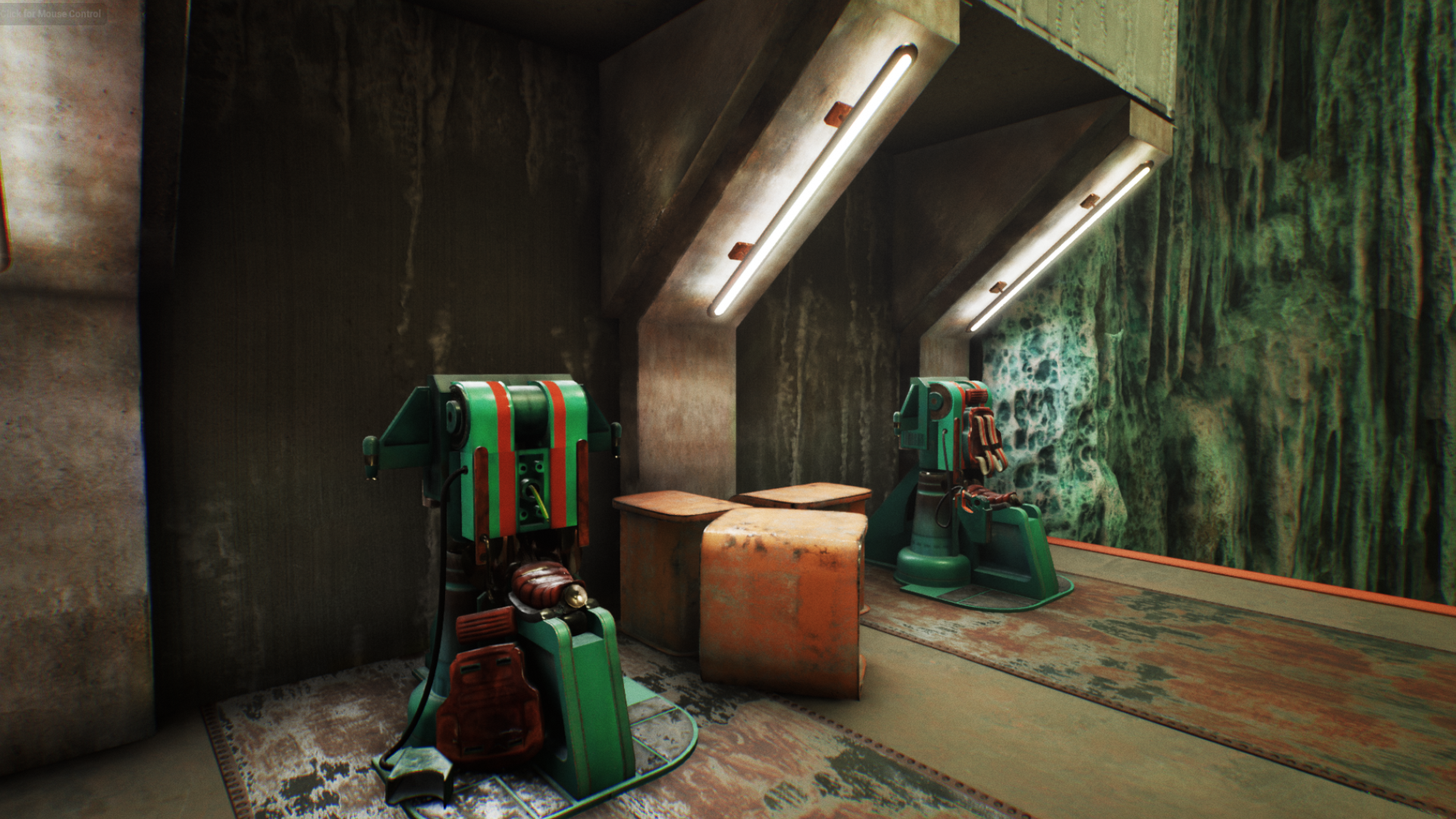Click the 'Click for Mouse Control' overlay label
Viewport: 1456px width, 819px height.
52,14
